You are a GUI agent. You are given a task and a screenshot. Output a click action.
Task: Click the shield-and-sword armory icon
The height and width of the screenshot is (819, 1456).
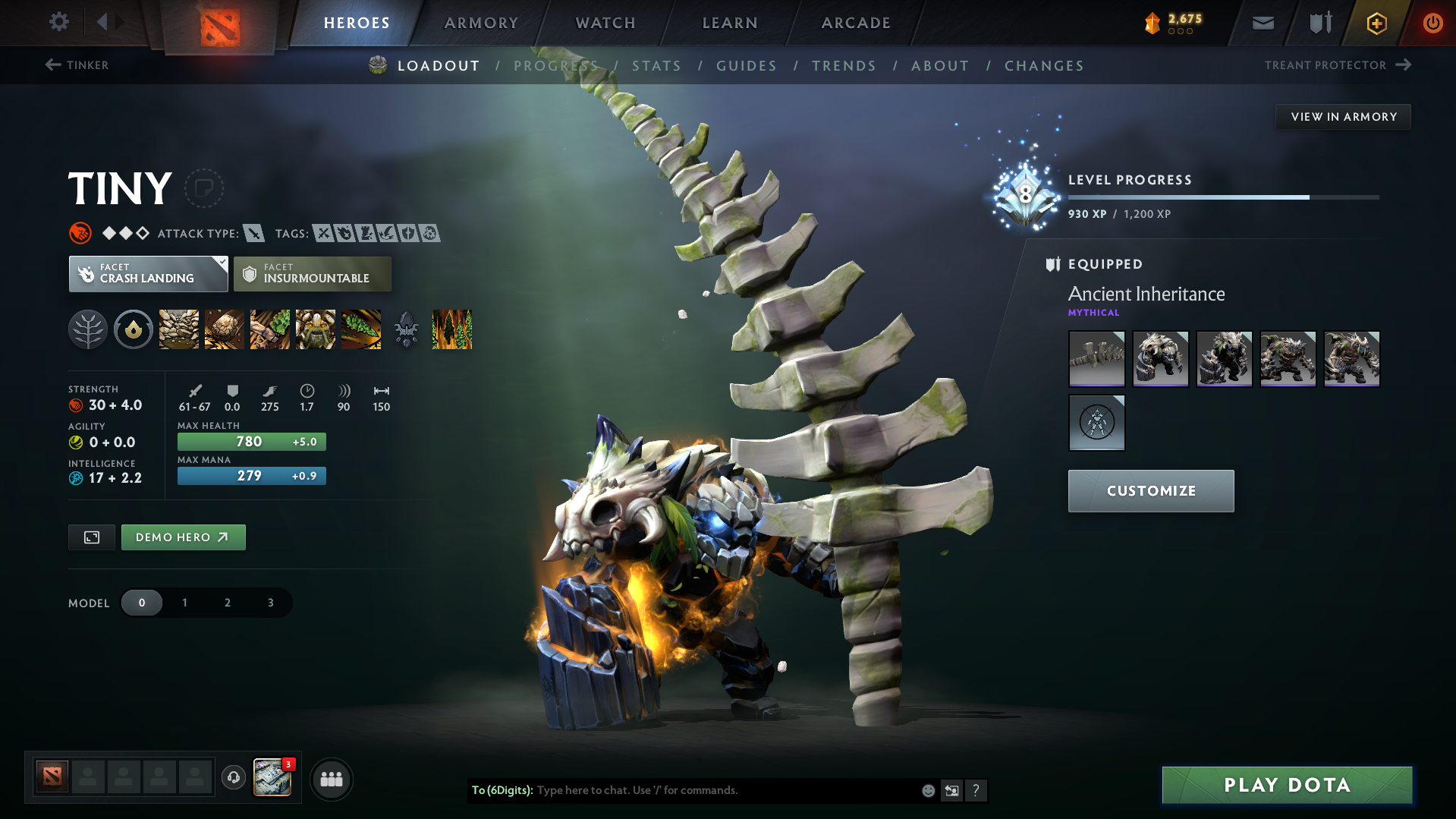(1319, 23)
